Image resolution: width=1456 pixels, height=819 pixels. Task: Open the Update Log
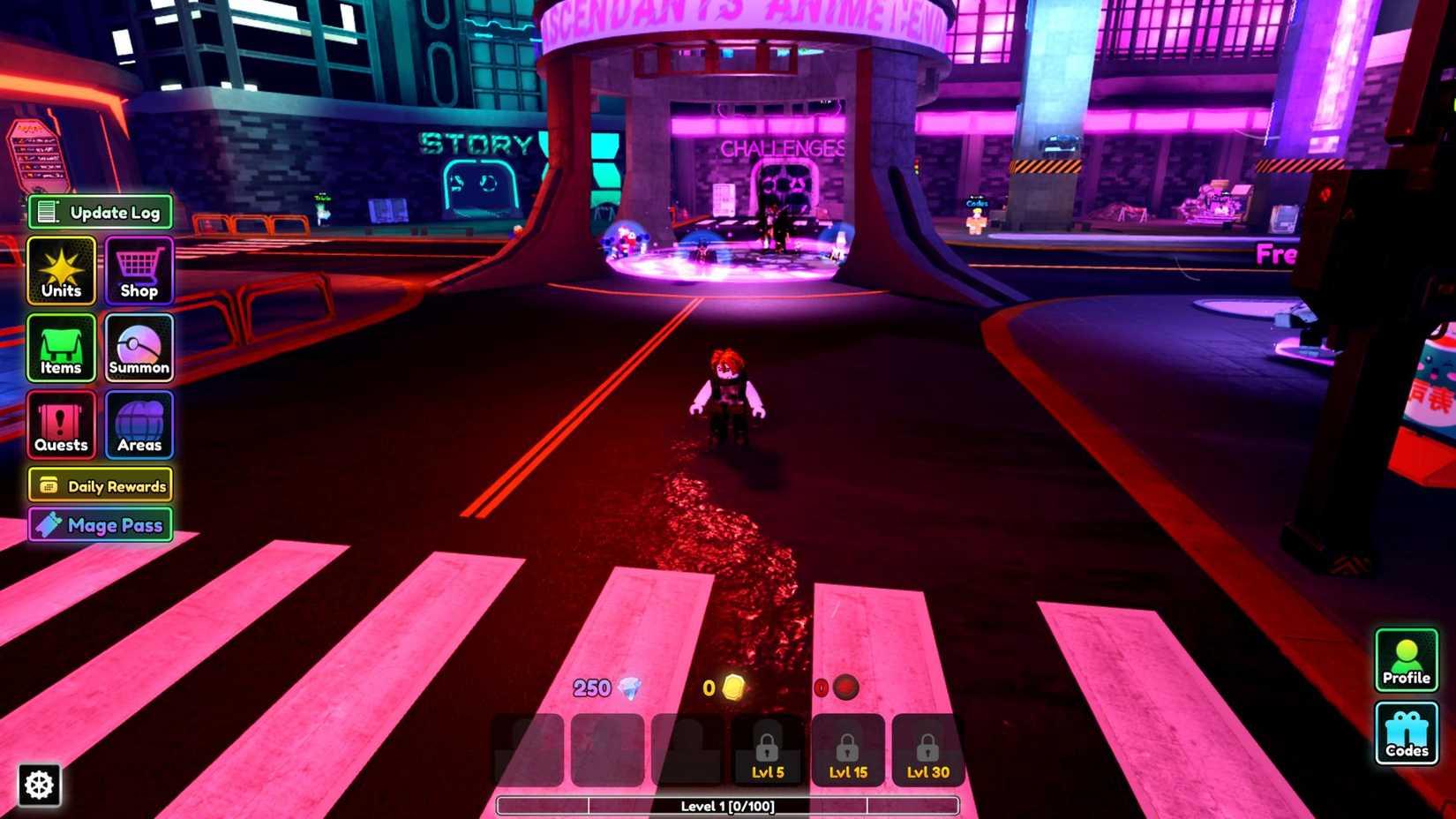[99, 212]
